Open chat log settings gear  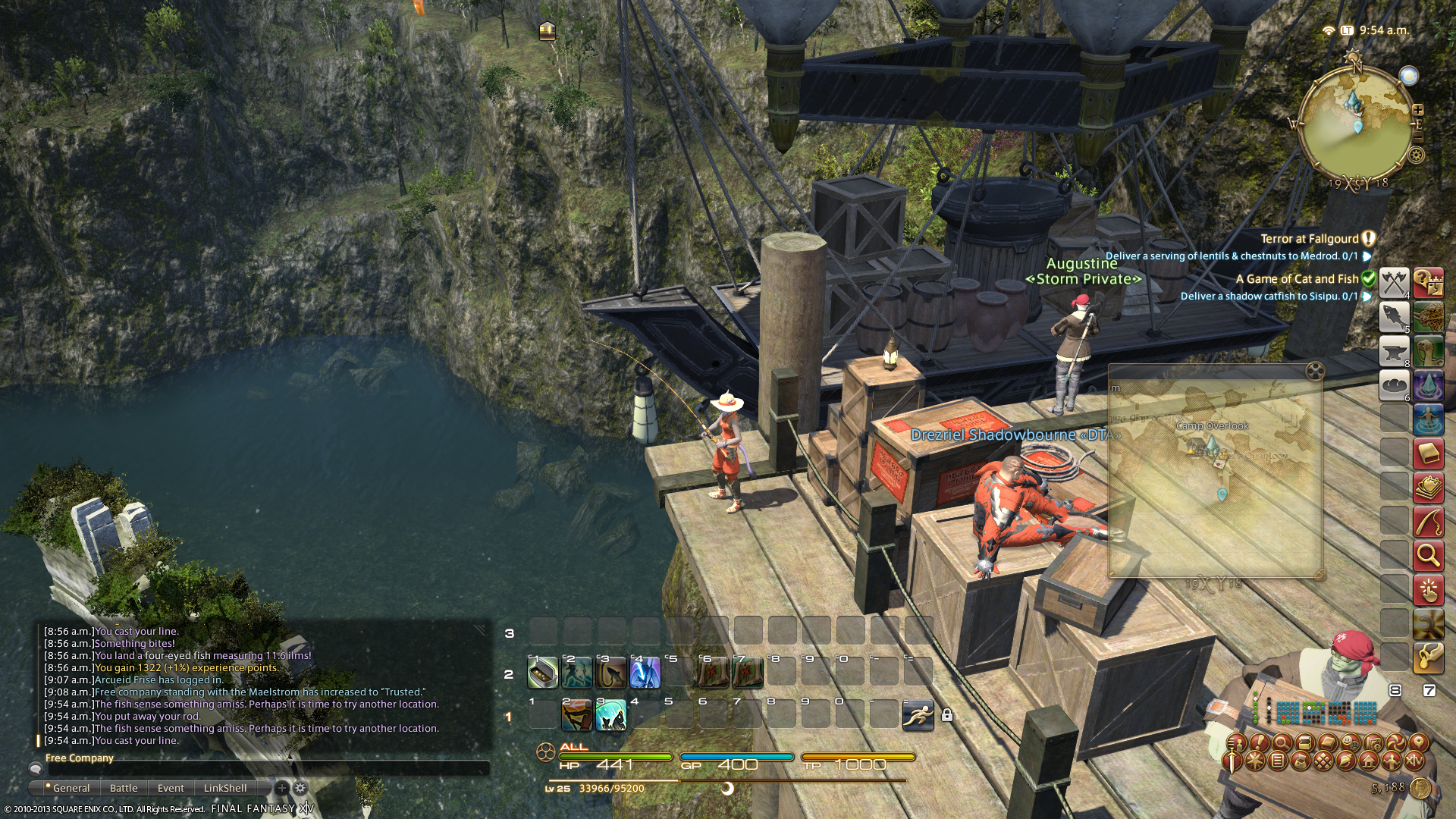pos(300,788)
